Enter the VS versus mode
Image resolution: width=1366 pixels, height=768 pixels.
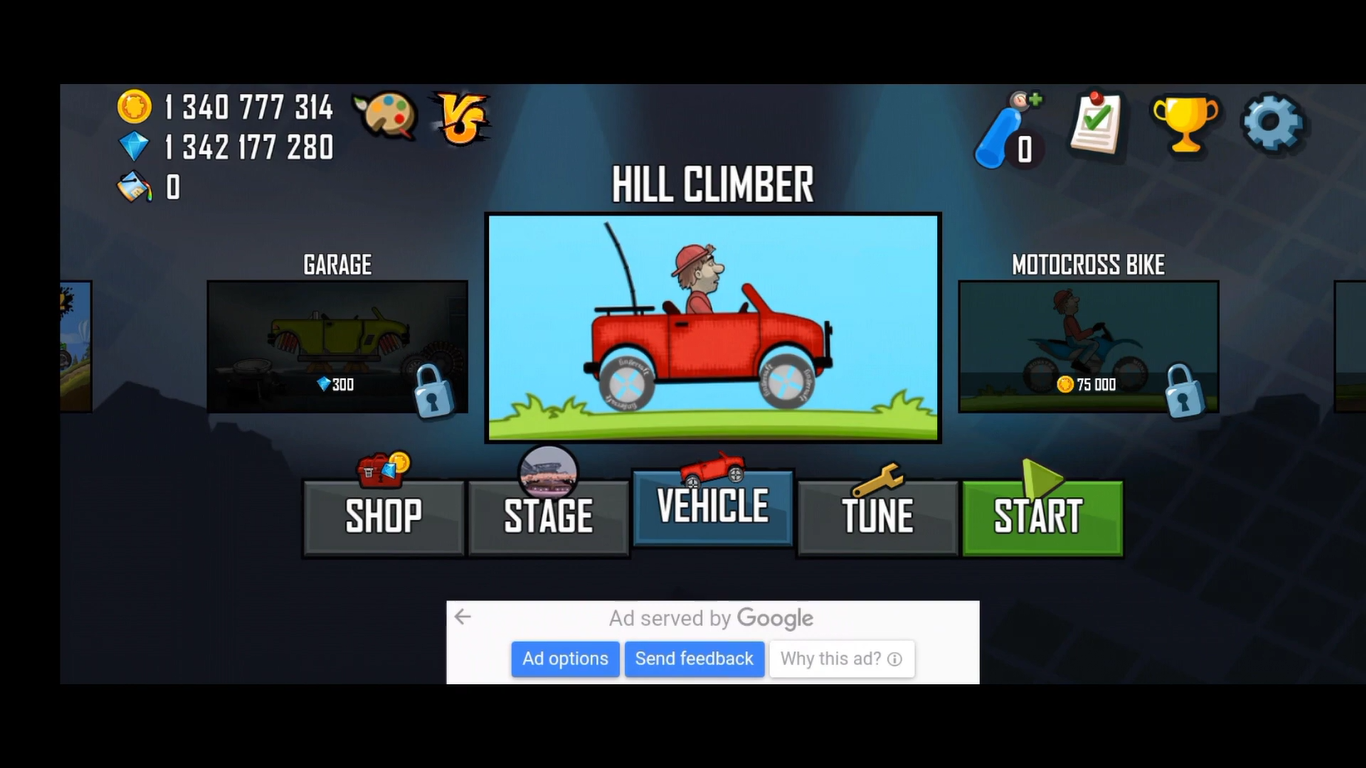[x=460, y=118]
